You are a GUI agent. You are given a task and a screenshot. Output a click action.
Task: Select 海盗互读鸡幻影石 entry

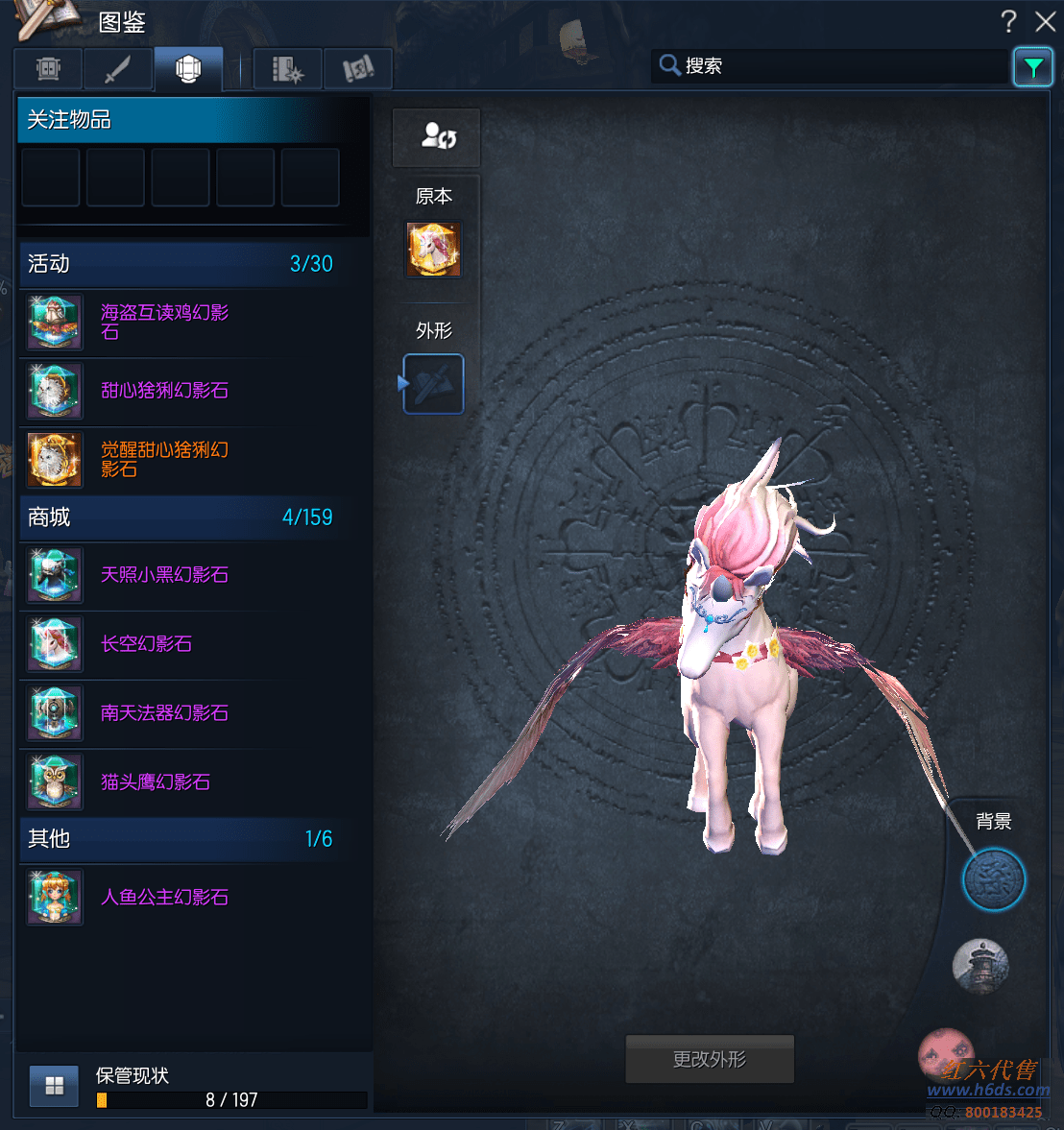coord(163,323)
